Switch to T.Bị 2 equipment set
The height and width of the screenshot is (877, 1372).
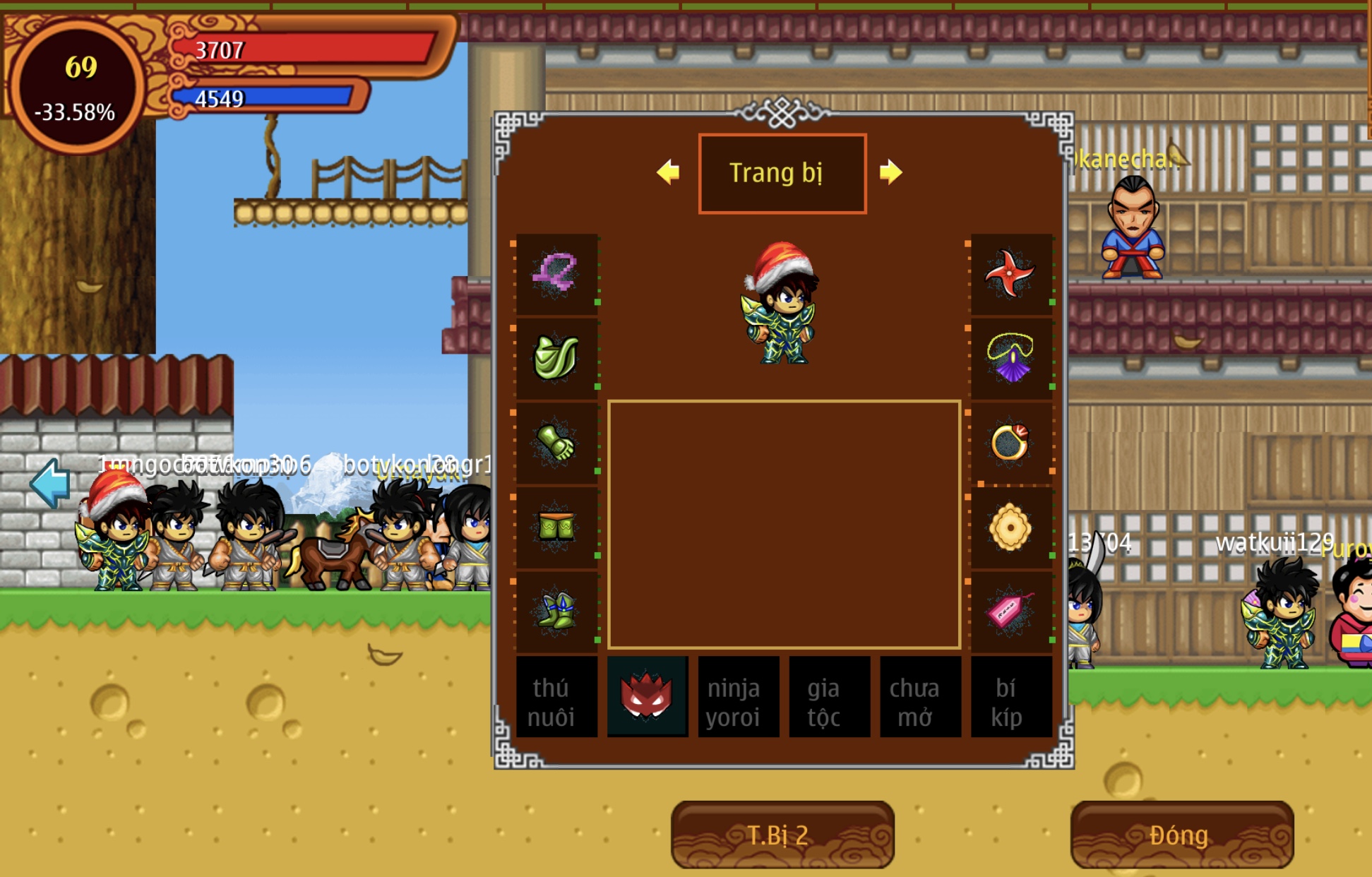click(x=782, y=835)
